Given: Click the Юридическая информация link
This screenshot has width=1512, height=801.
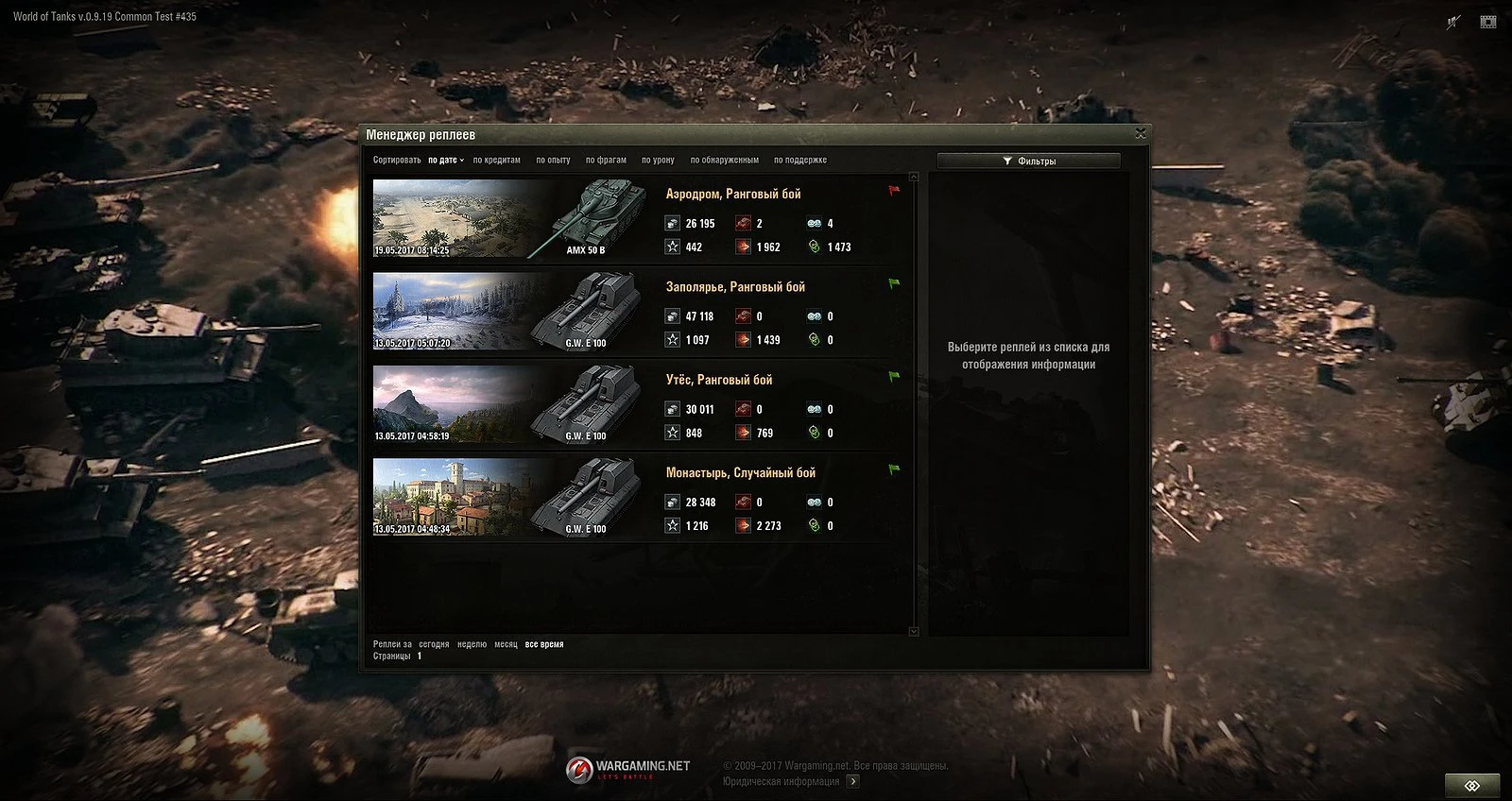Looking at the screenshot, I should (x=778, y=781).
